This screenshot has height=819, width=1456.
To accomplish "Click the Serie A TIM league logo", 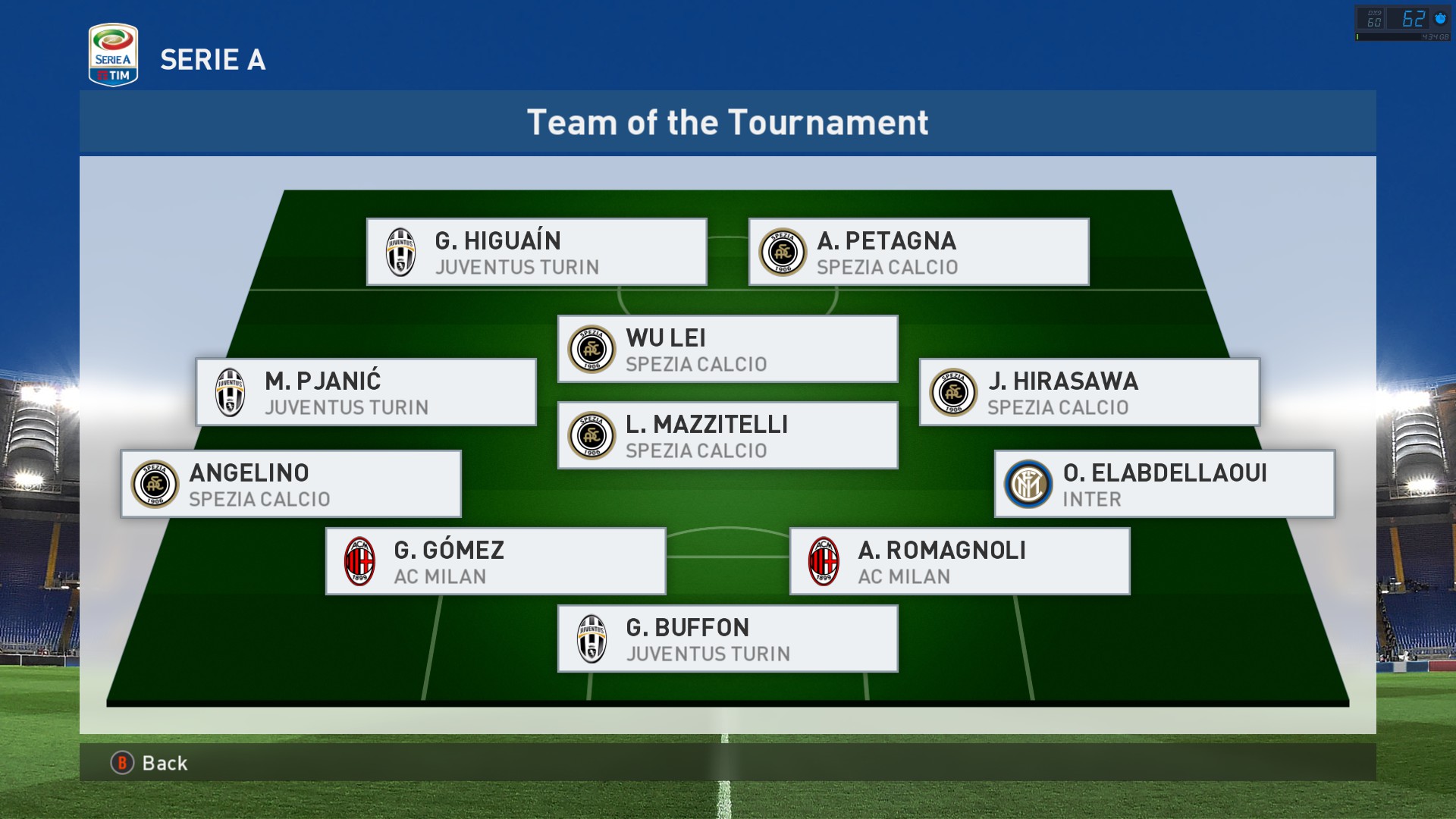I will 113,55.
